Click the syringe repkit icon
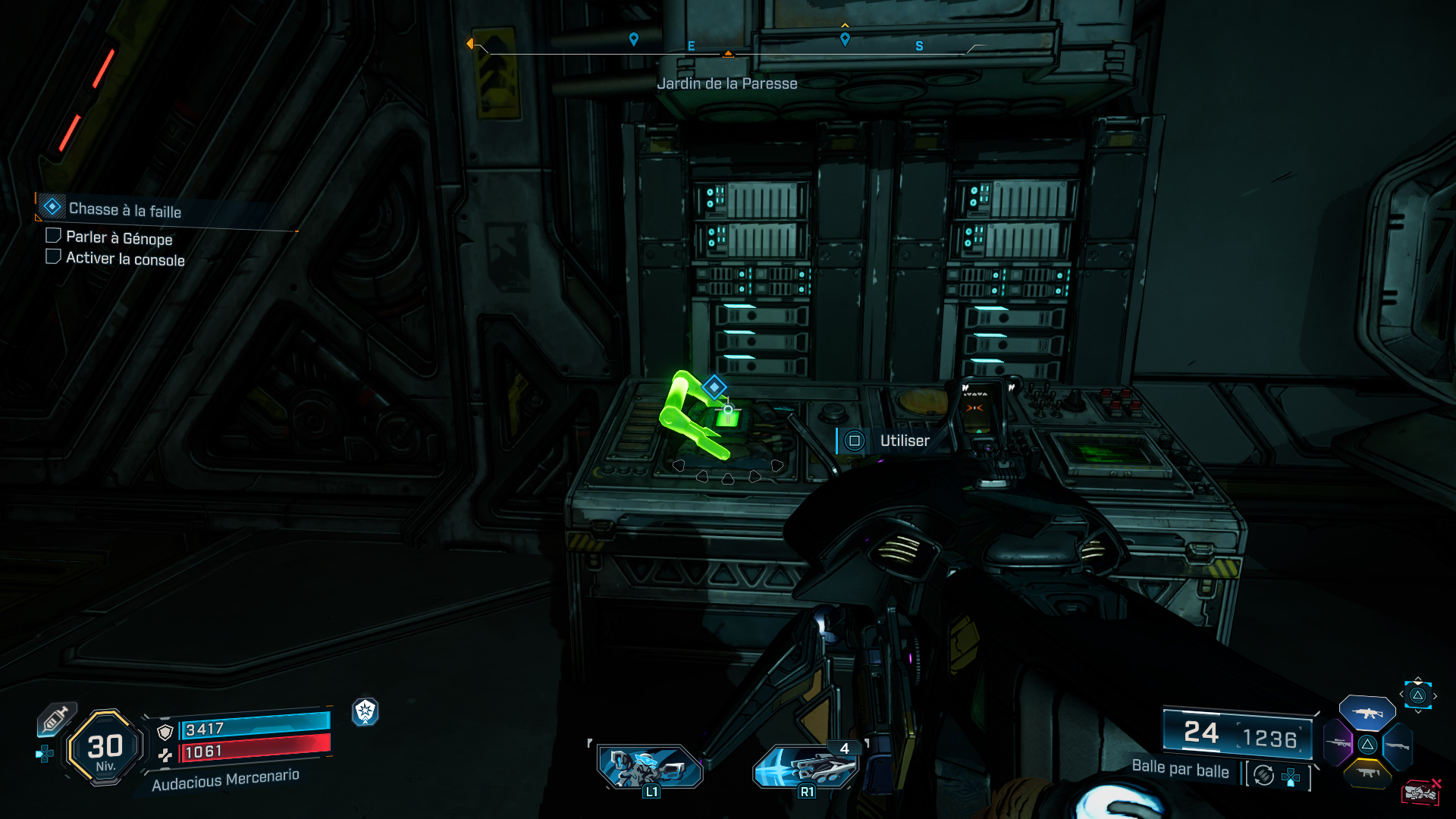The height and width of the screenshot is (819, 1456). tap(55, 719)
